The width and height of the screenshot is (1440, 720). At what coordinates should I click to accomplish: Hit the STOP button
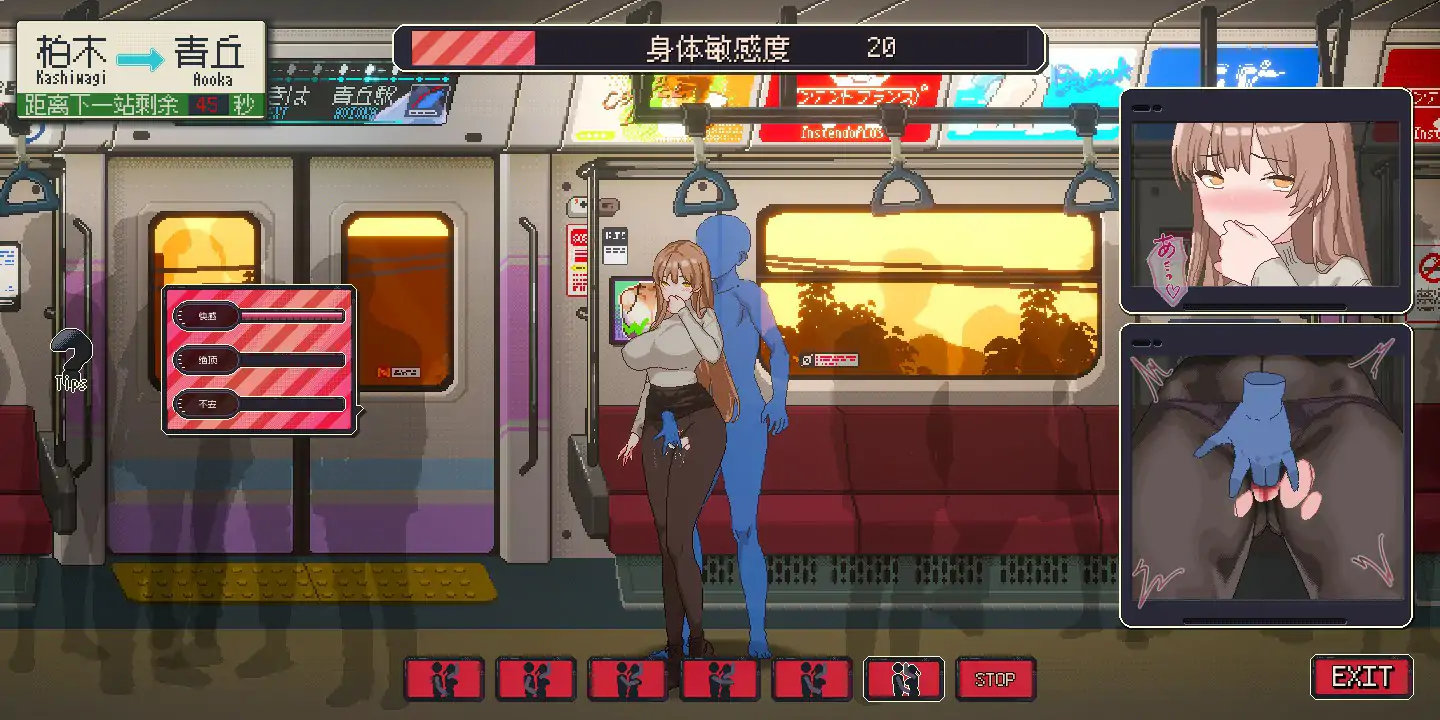[995, 679]
